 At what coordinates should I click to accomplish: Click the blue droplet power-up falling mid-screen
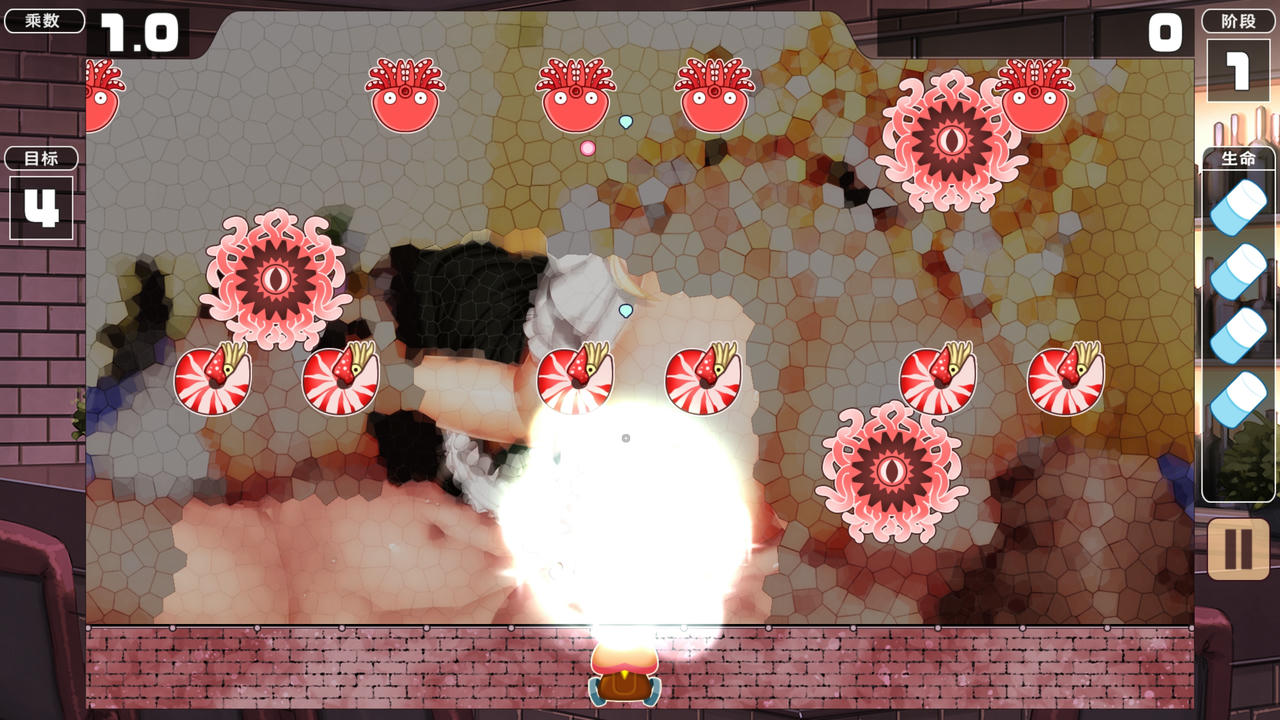[626, 310]
